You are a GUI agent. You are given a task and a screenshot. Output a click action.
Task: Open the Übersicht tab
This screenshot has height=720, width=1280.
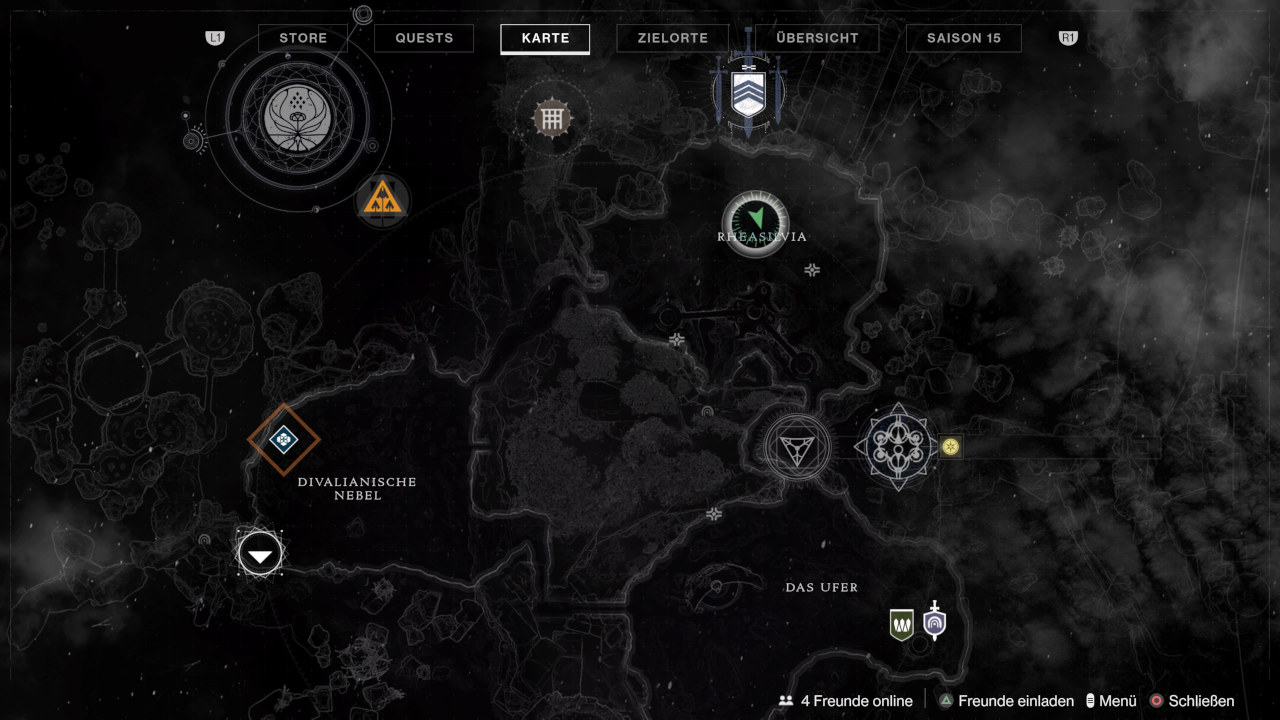(x=817, y=38)
